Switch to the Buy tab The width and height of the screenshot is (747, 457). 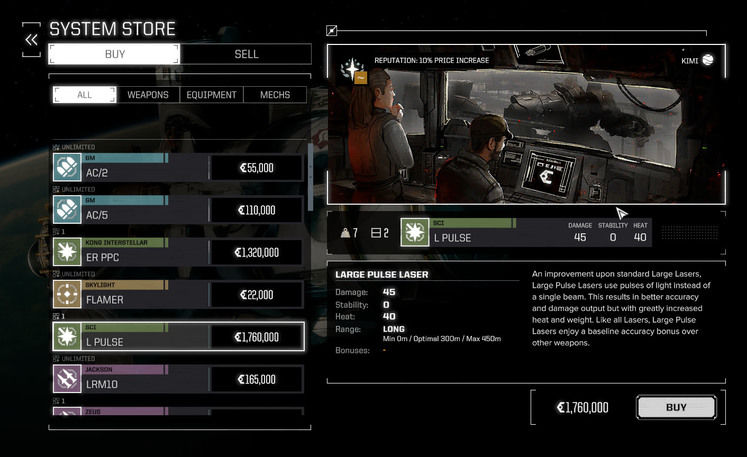[114, 54]
